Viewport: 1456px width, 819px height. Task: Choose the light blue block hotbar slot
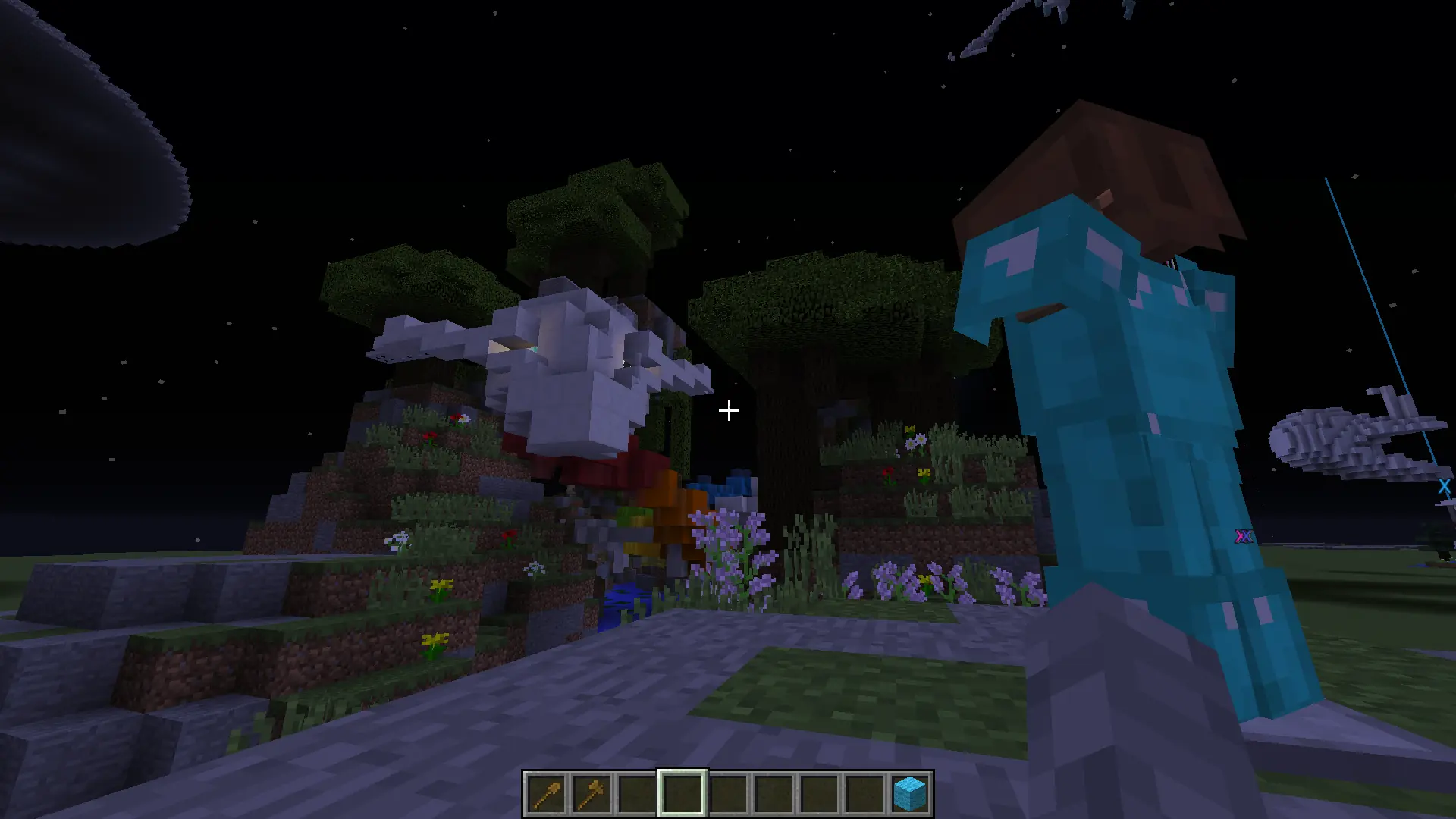click(910, 793)
